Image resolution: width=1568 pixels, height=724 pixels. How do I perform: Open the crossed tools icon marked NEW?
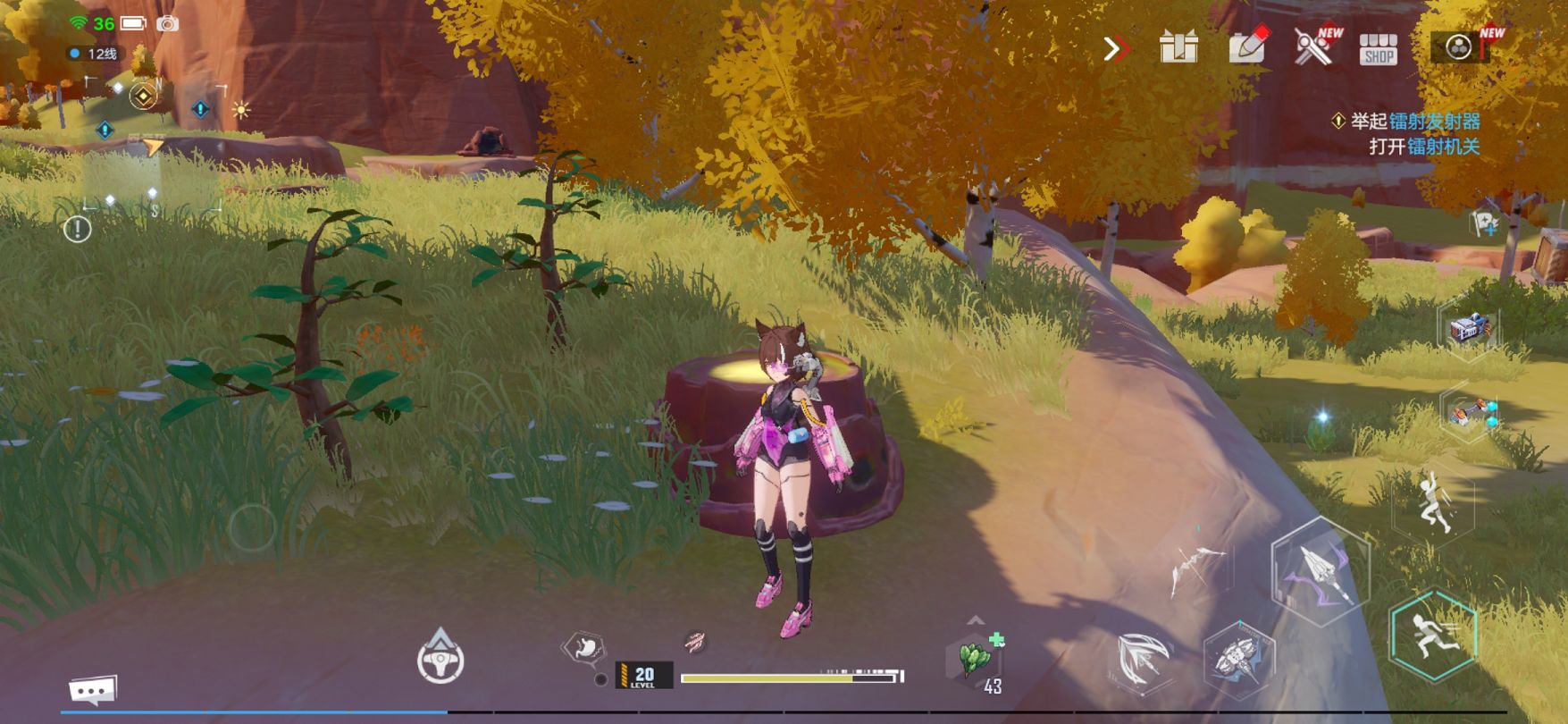click(x=1314, y=46)
